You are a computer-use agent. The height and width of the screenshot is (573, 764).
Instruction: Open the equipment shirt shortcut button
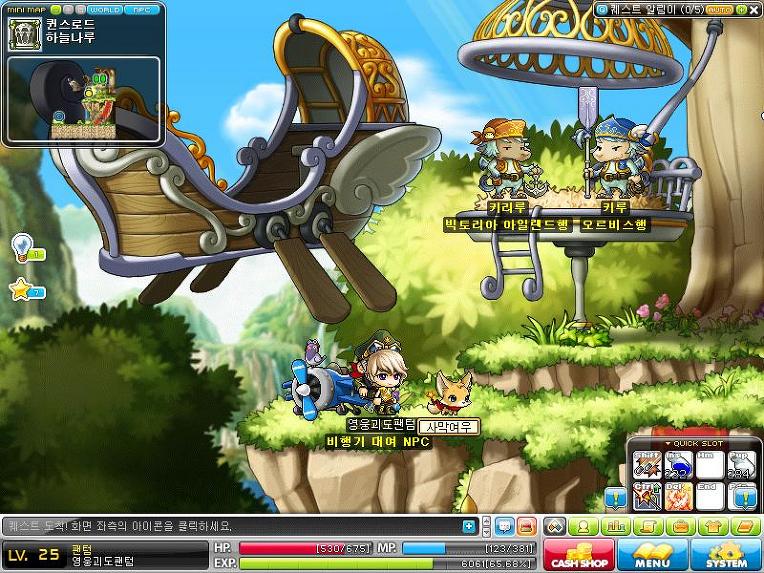[712, 526]
